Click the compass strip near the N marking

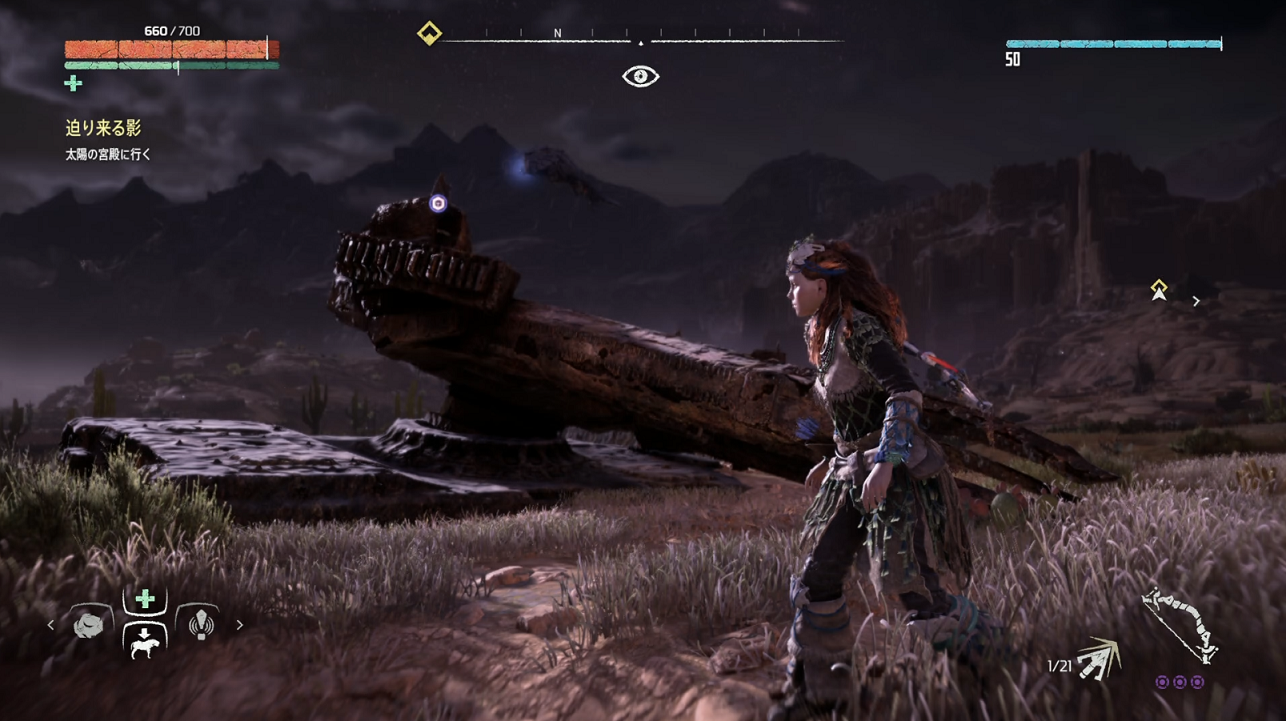tap(557, 36)
